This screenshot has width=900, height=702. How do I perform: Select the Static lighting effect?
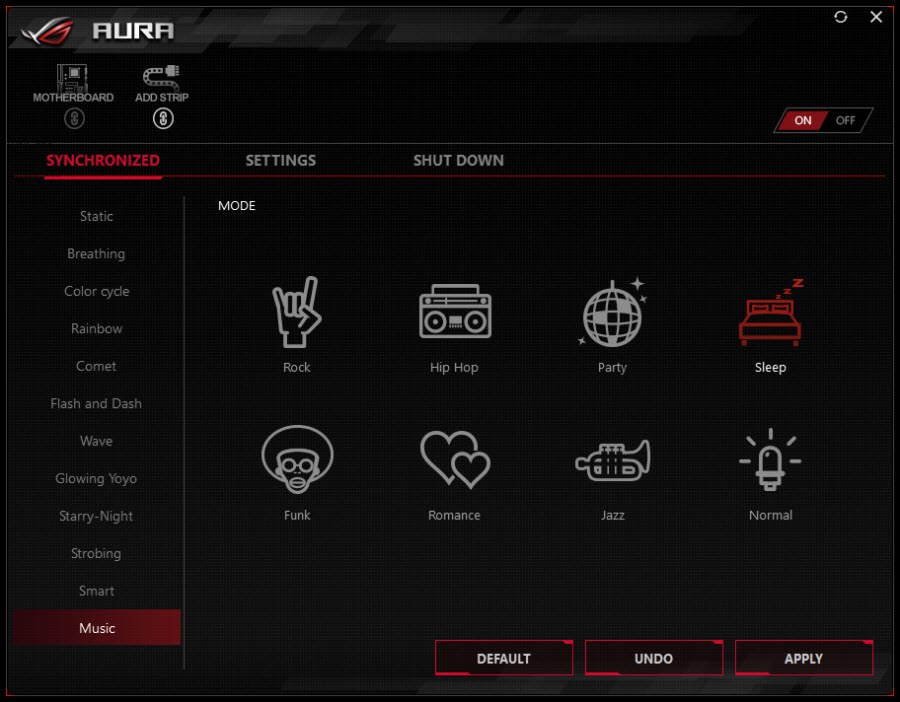[x=96, y=216]
